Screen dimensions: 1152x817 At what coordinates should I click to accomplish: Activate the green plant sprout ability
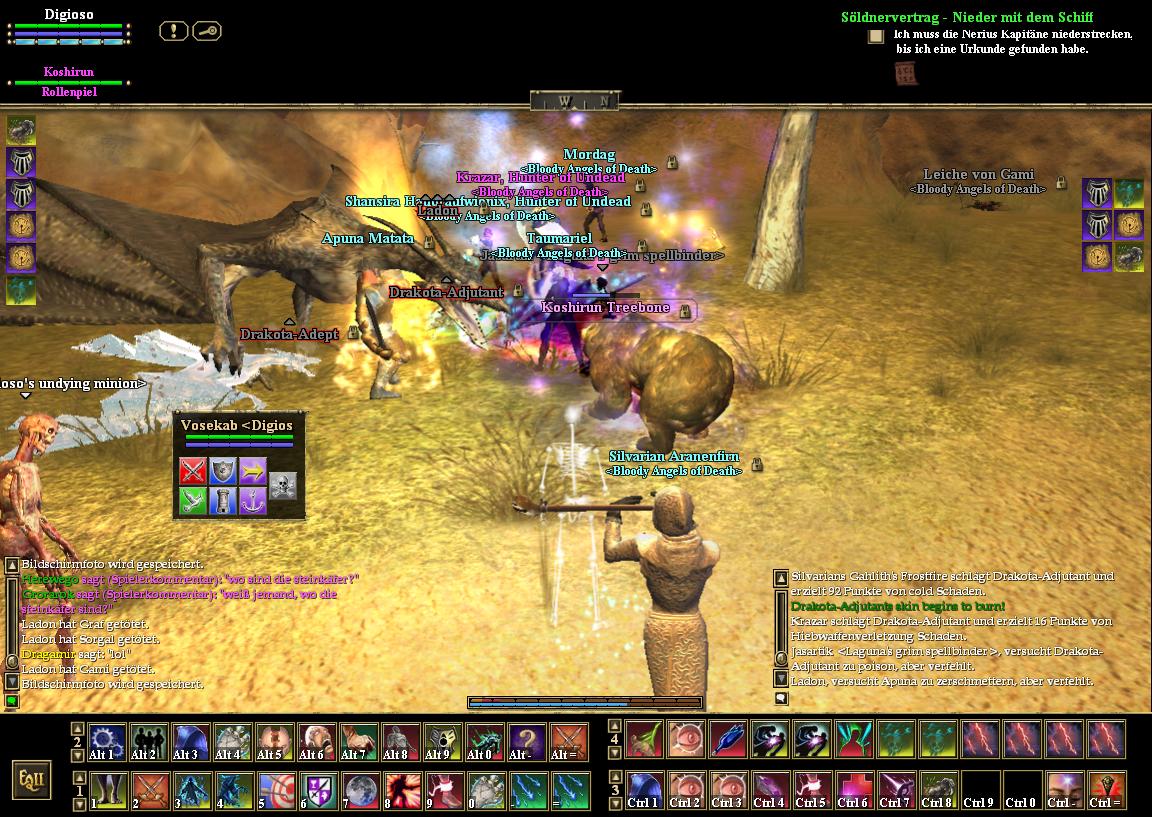coord(643,742)
